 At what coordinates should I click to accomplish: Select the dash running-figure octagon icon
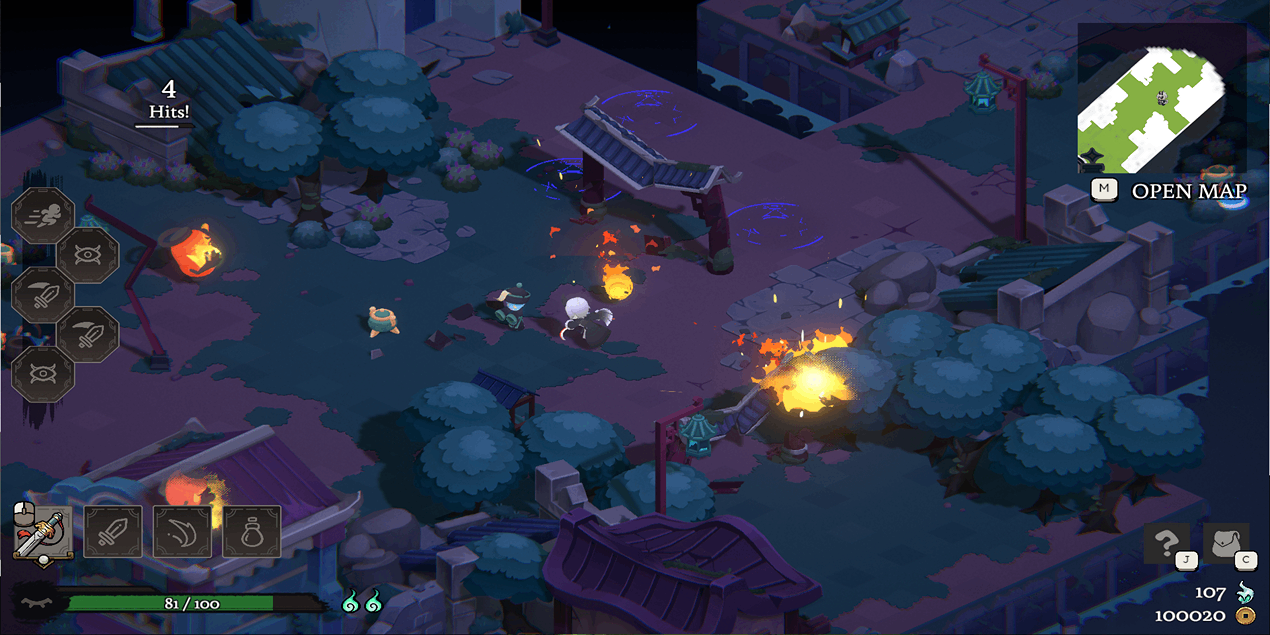point(43,216)
